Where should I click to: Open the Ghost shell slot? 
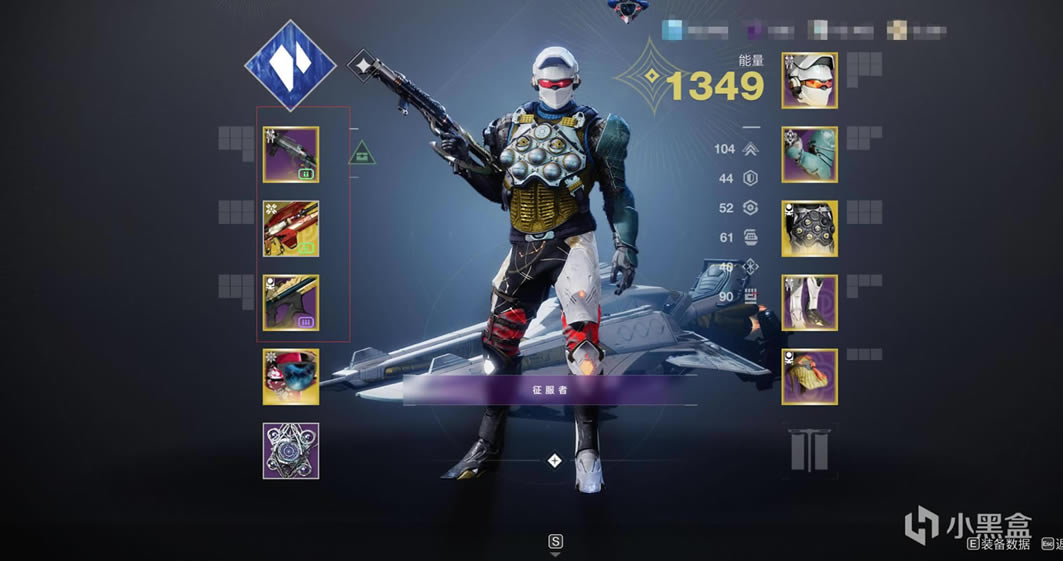point(291,377)
